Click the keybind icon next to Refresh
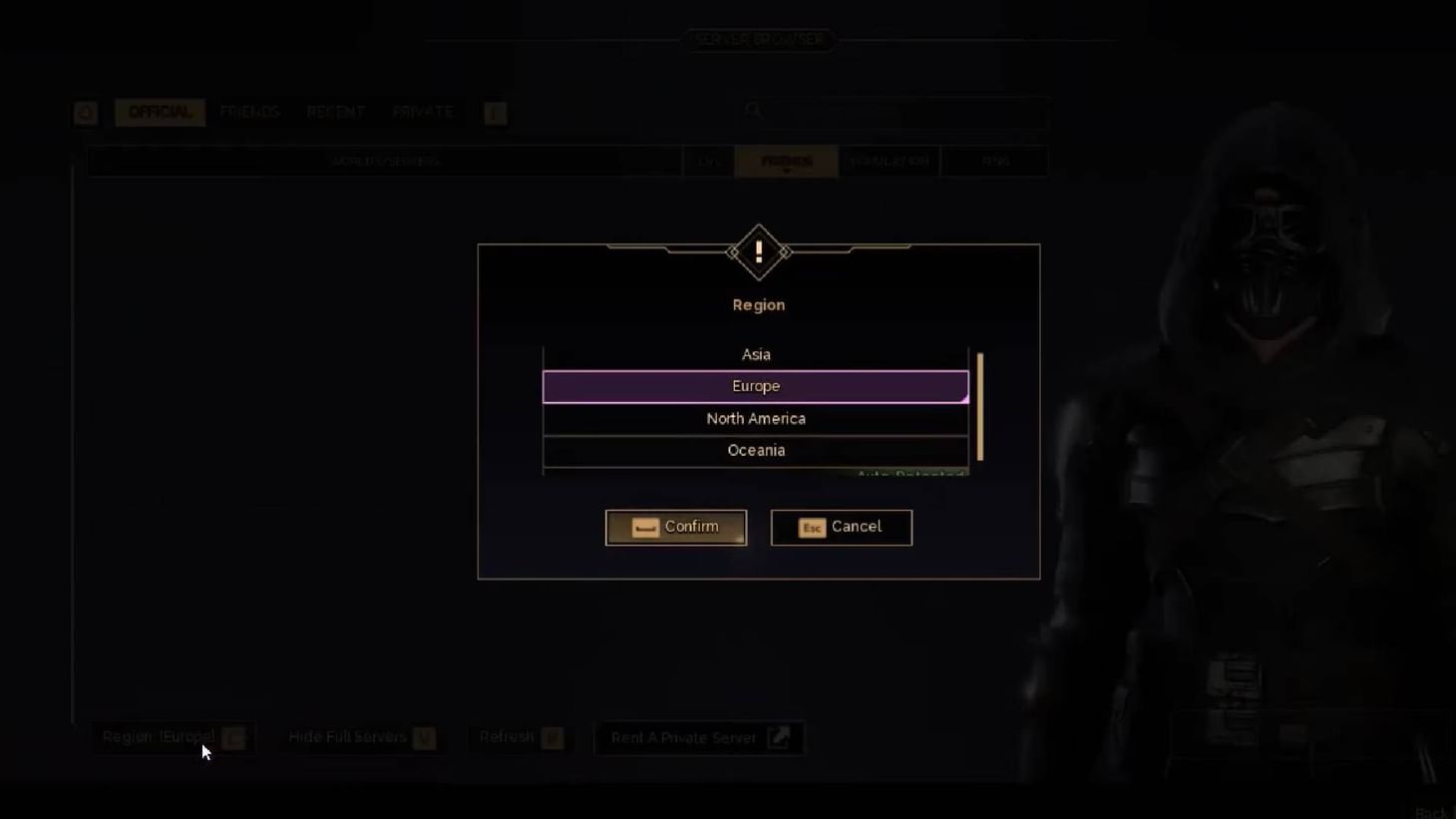Viewport: 1456px width, 819px height. [x=551, y=736]
